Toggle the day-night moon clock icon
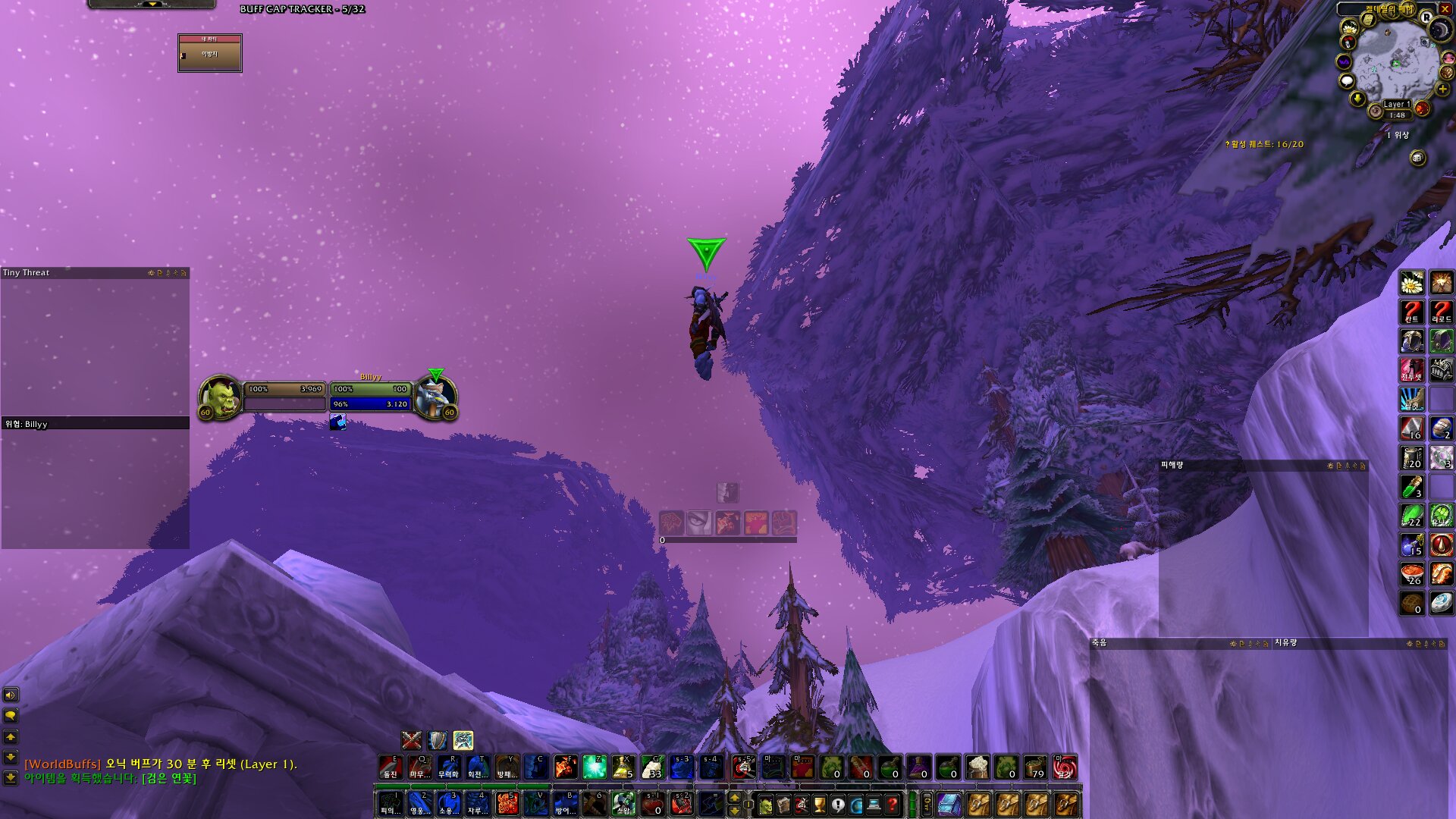Screen dimensions: 1456x819 pos(1439,30)
